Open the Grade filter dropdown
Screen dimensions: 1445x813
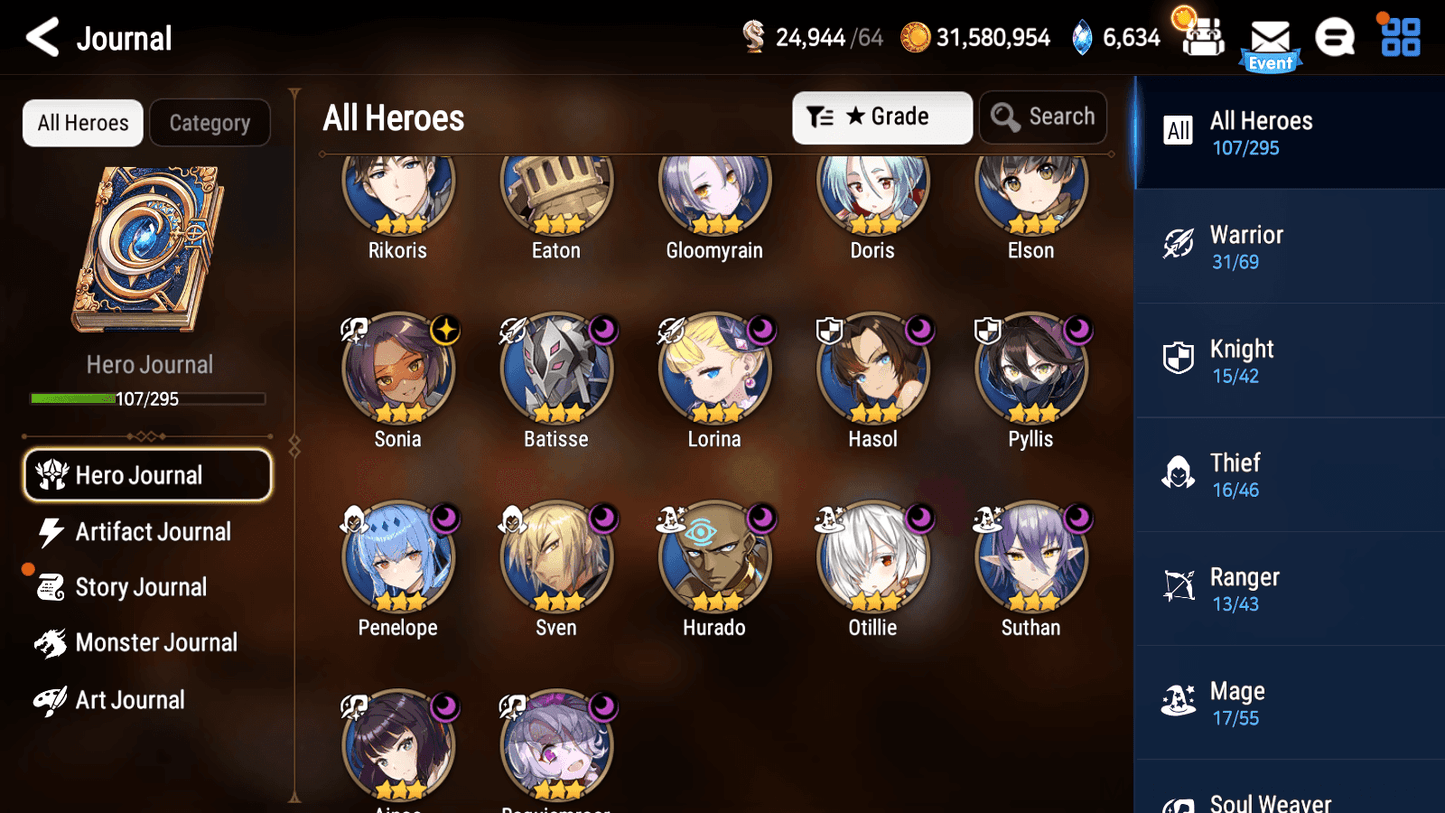tap(882, 117)
